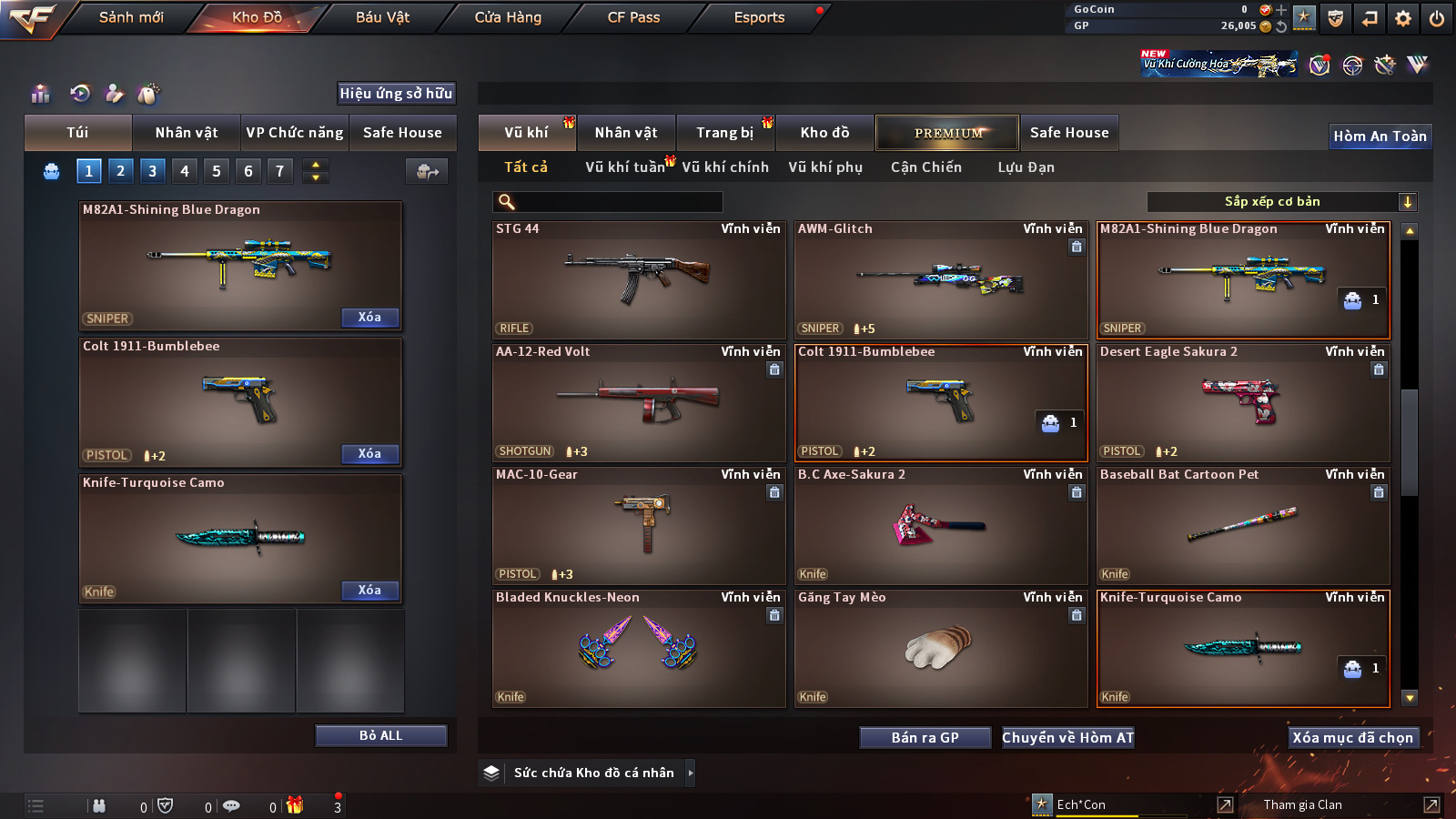1456x819 pixels.
Task: Click Xóa mục đã chọn button
Action: (1353, 737)
